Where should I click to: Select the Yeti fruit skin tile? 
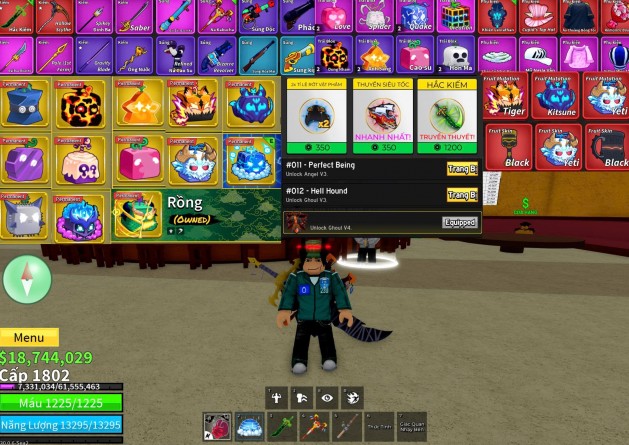(x=558, y=146)
